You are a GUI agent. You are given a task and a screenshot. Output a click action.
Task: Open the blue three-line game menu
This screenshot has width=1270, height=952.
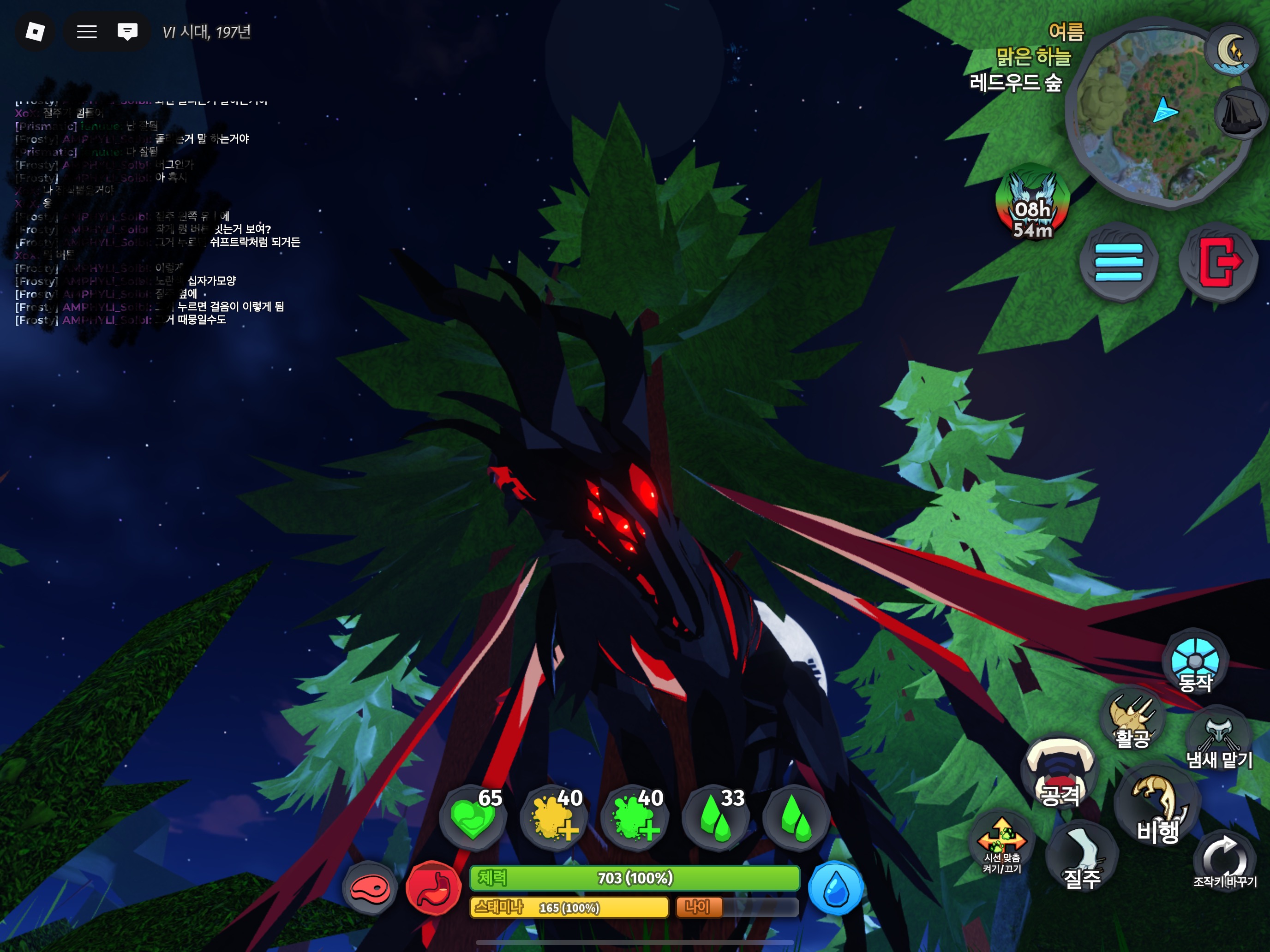[x=1119, y=262]
